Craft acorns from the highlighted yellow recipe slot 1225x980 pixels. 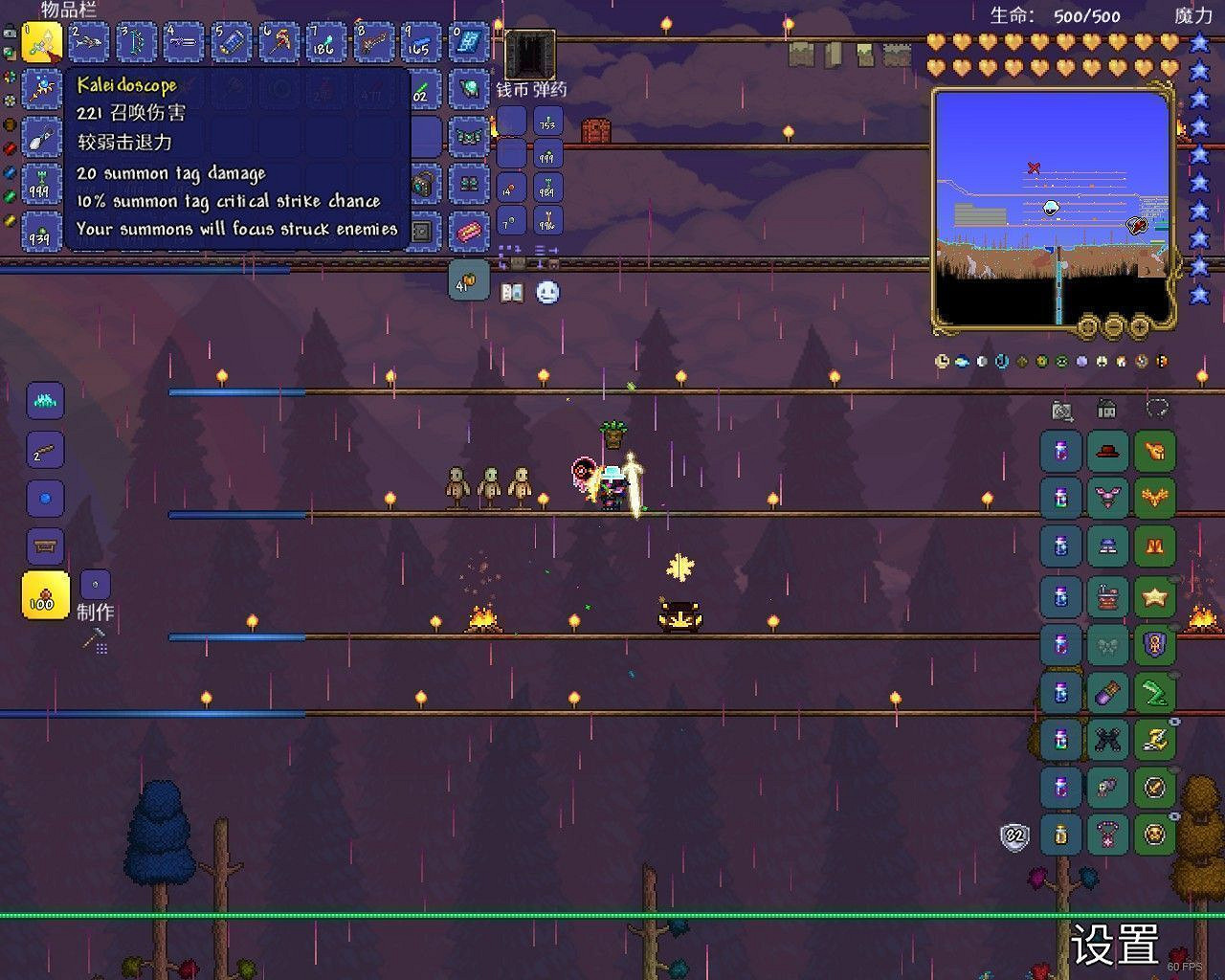coord(44,593)
